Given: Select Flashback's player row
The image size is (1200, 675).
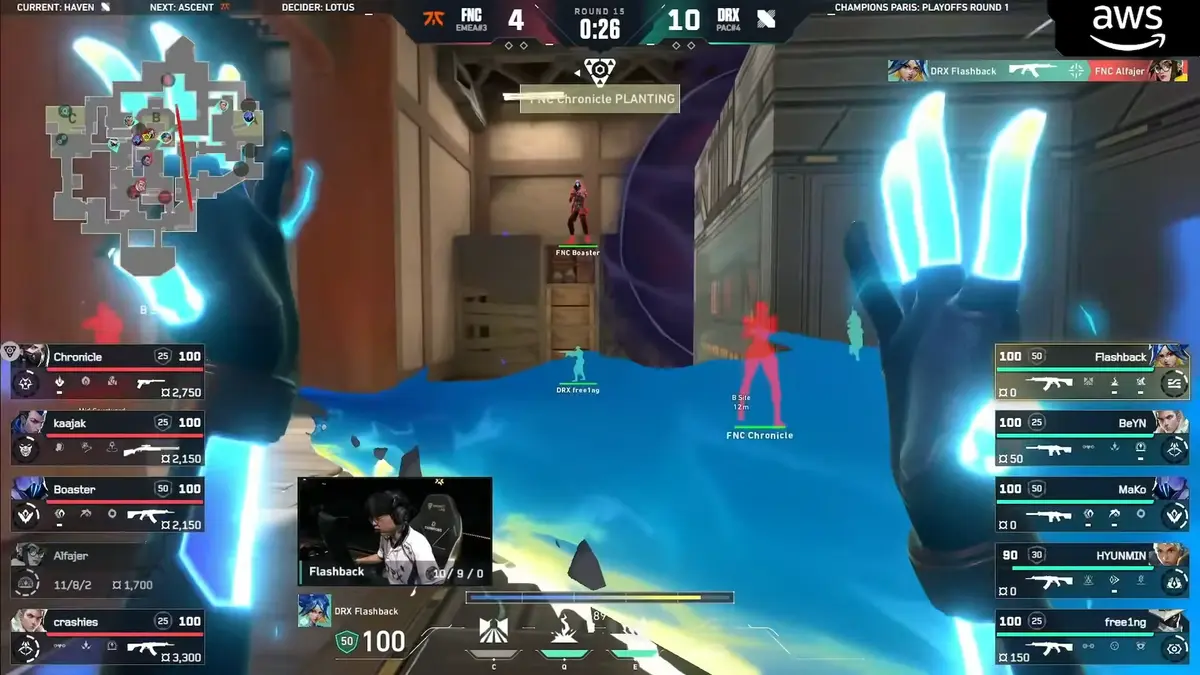Looking at the screenshot, I should point(1091,369).
